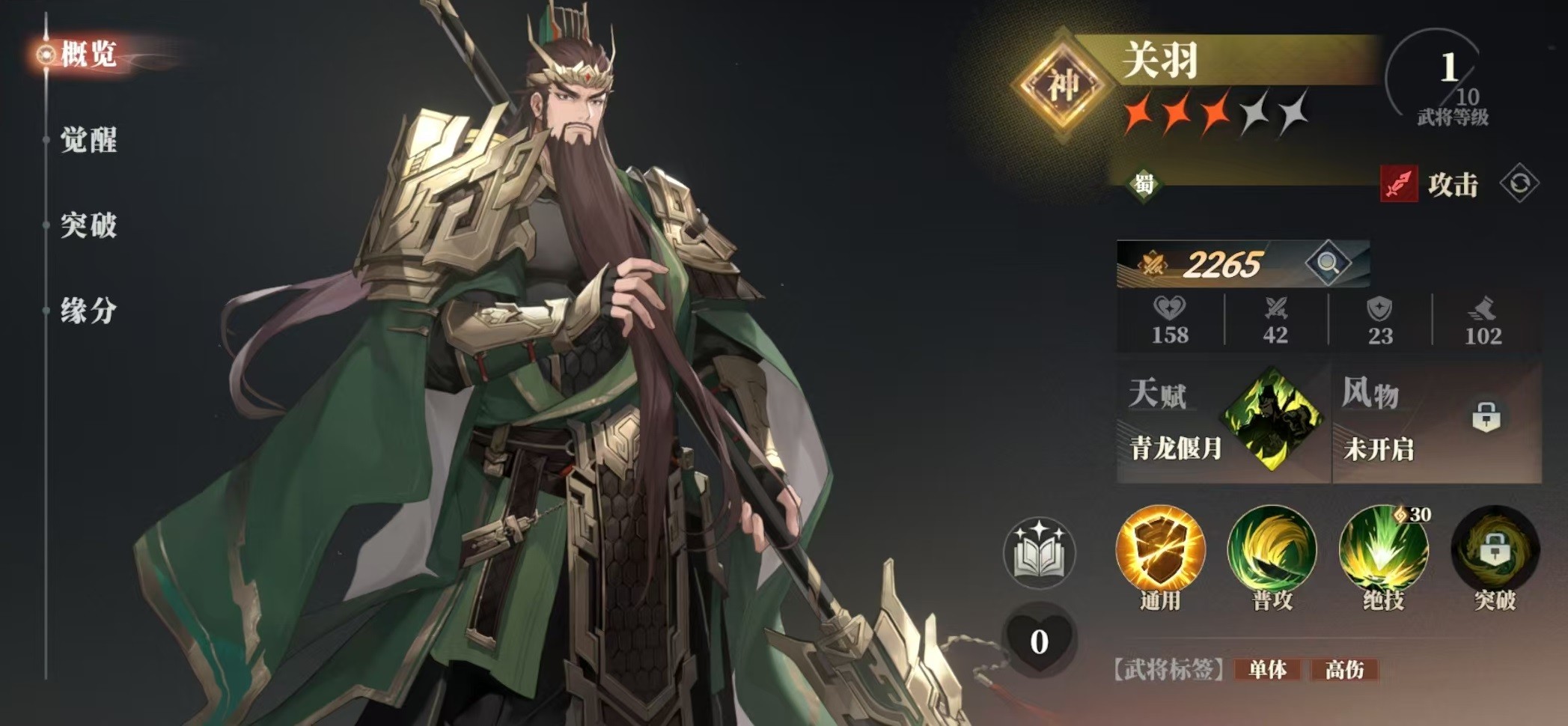Tap the 神 rarity badge
This screenshot has height=726, width=1568.
pyautogui.click(x=1062, y=85)
